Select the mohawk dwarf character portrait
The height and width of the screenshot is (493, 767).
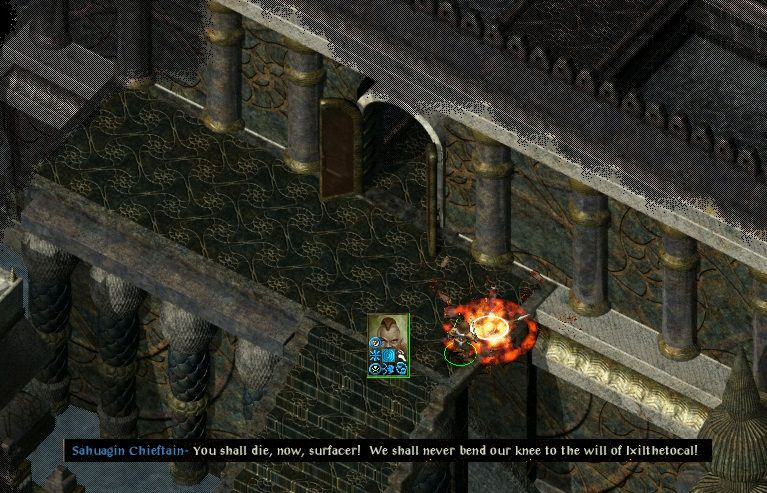point(388,333)
